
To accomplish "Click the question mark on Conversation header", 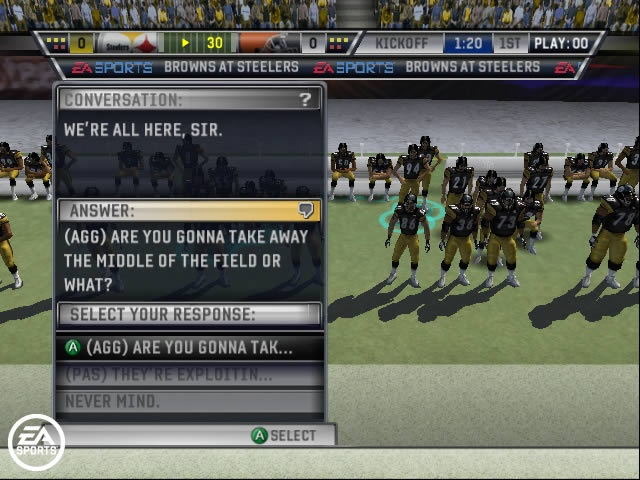I will [x=305, y=99].
